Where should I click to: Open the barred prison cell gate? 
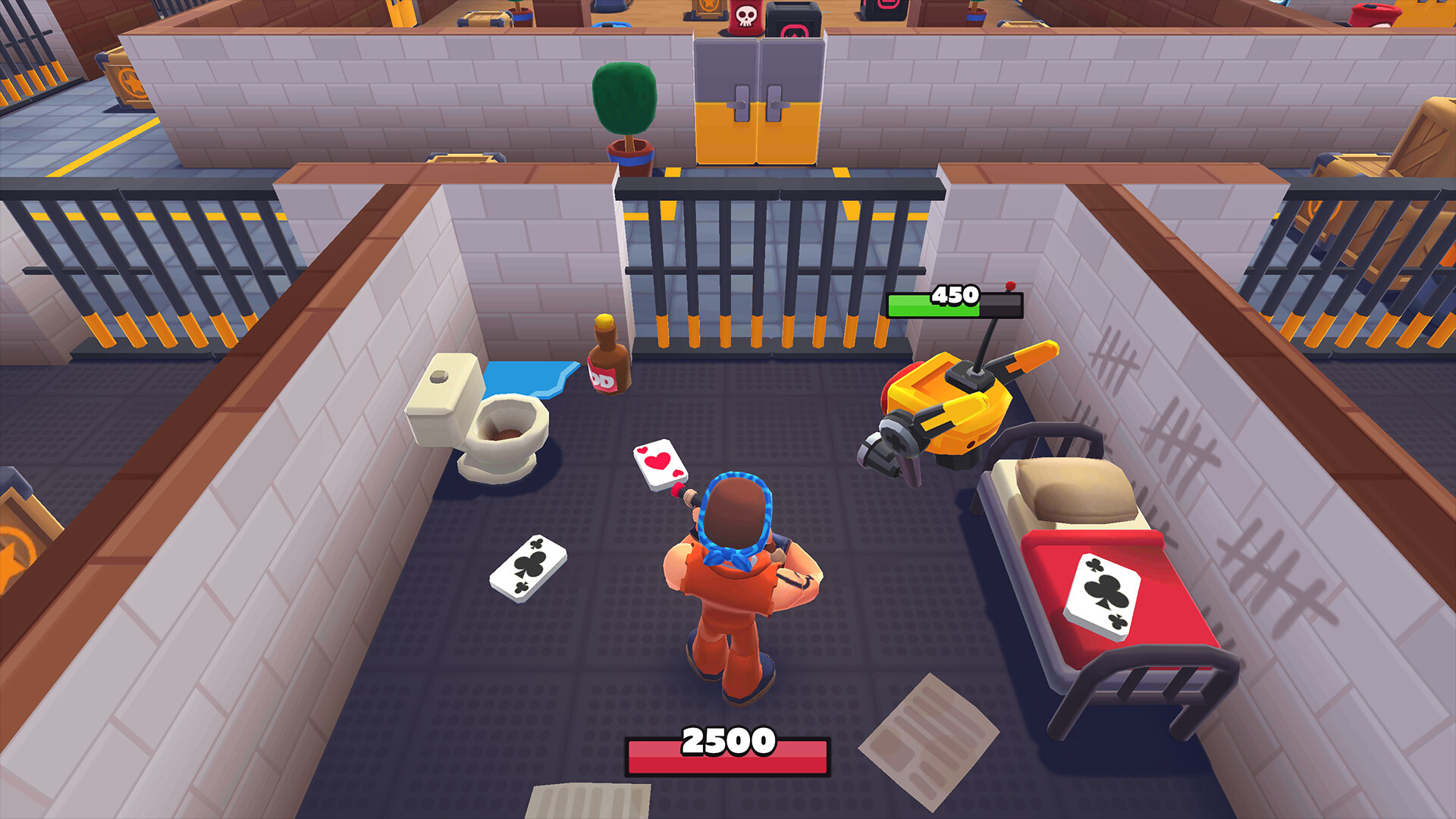tap(777, 265)
